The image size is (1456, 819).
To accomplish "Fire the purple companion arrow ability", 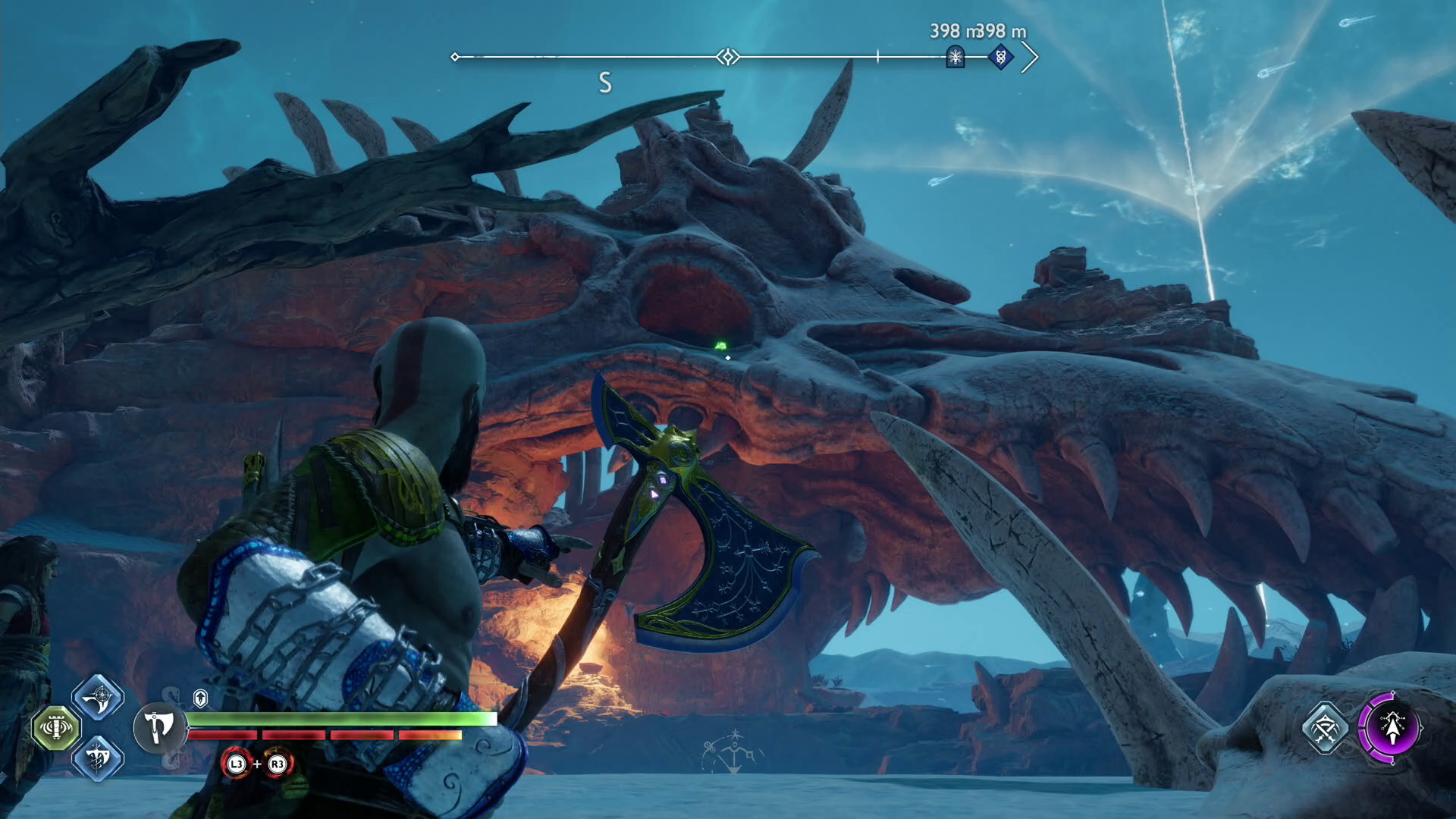I will point(1391,728).
